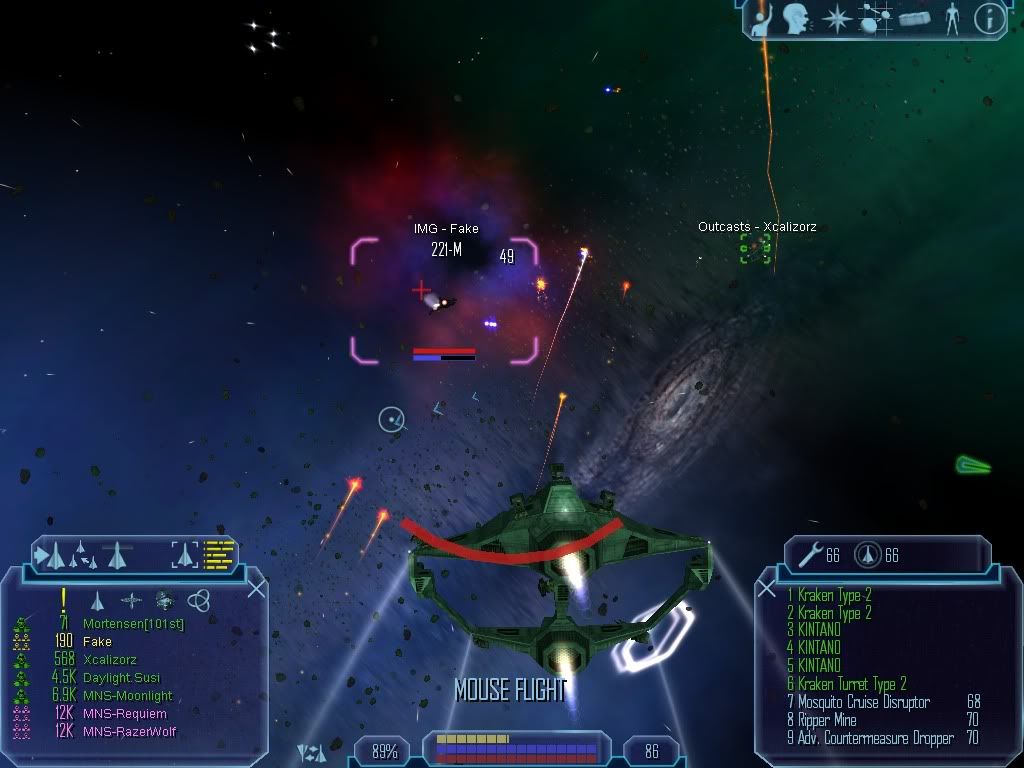
Task: Open the chat talking-head icon
Action: tap(796, 18)
